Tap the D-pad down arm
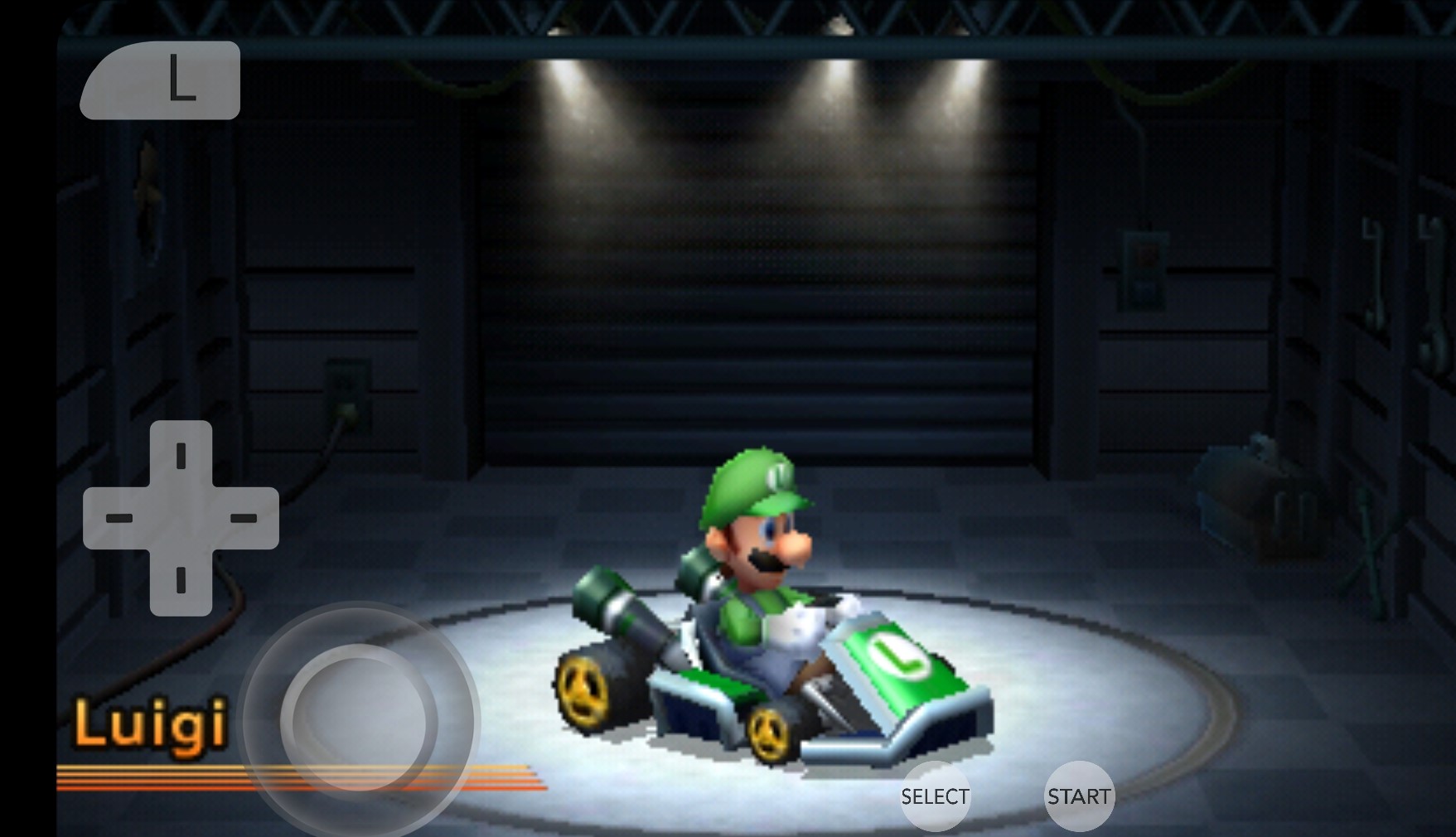This screenshot has height=837, width=1456. point(181,581)
